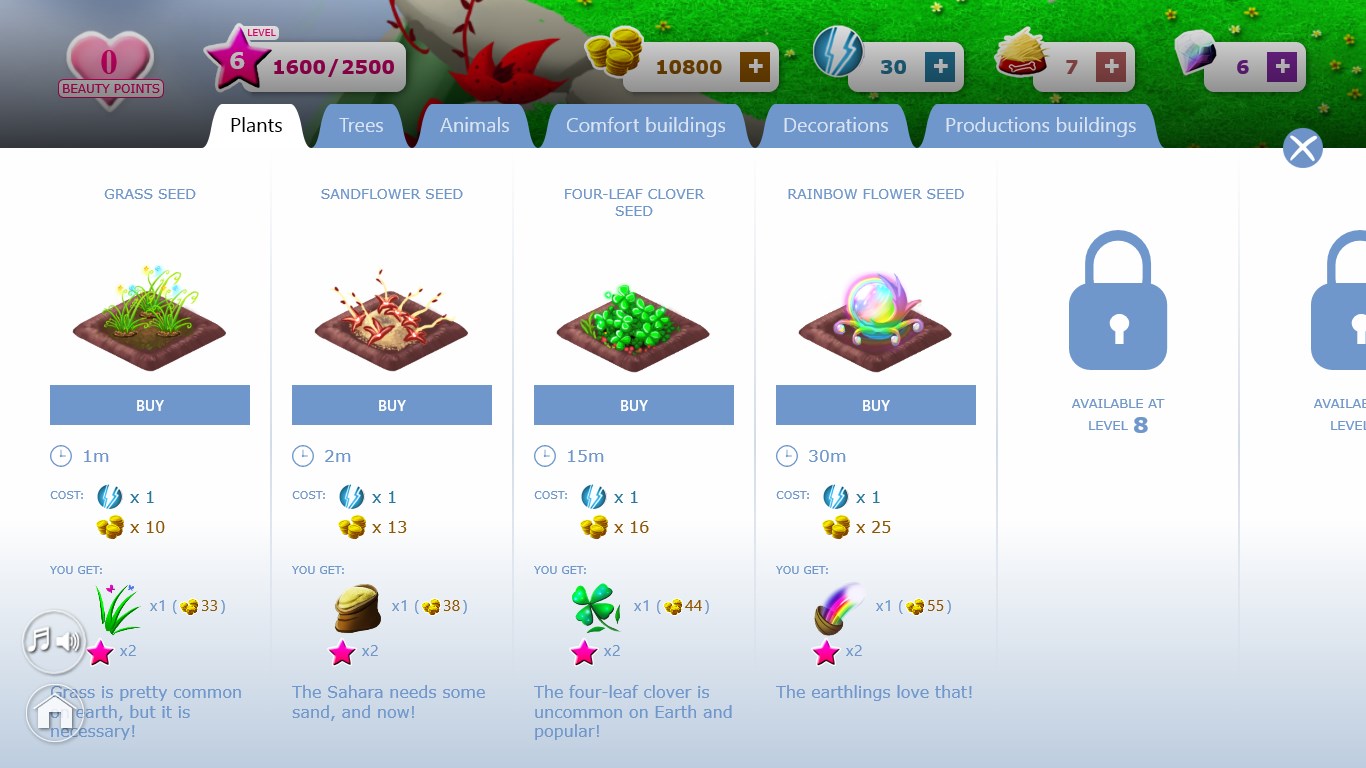Viewport: 1366px width, 768px height.
Task: Add more crystals with purple plus button
Action: point(1282,67)
